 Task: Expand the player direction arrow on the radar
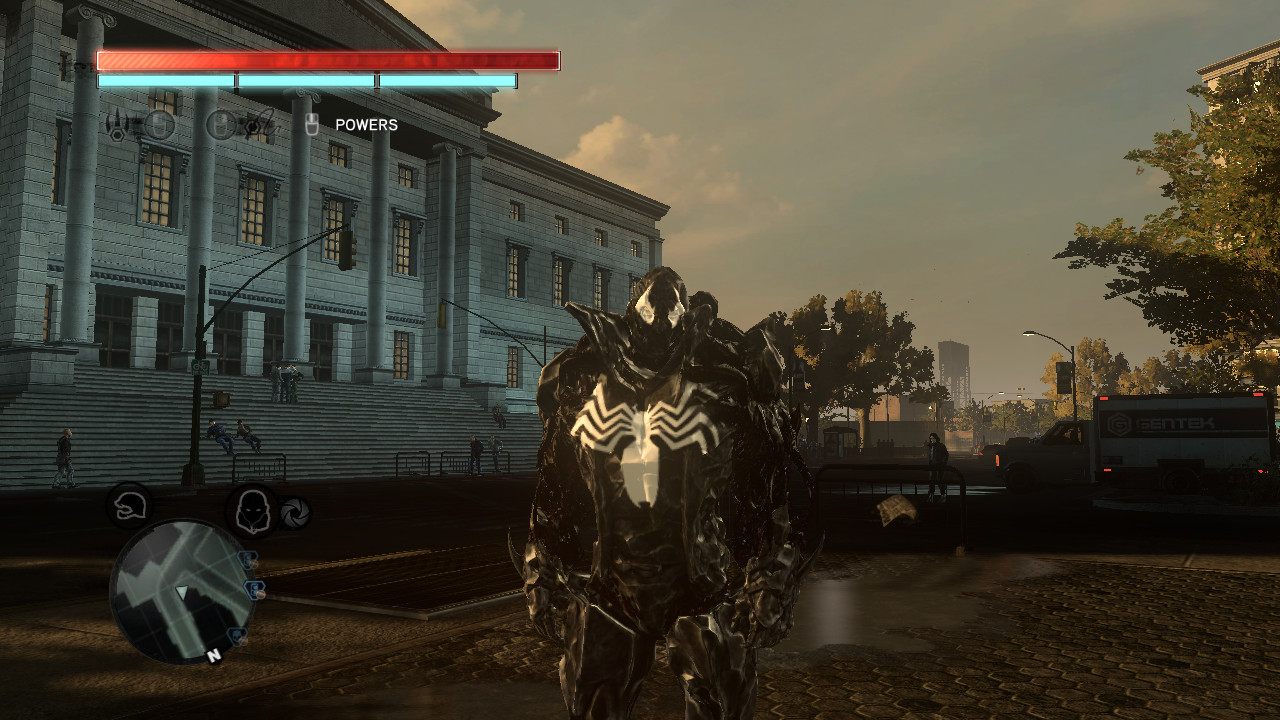[x=182, y=592]
